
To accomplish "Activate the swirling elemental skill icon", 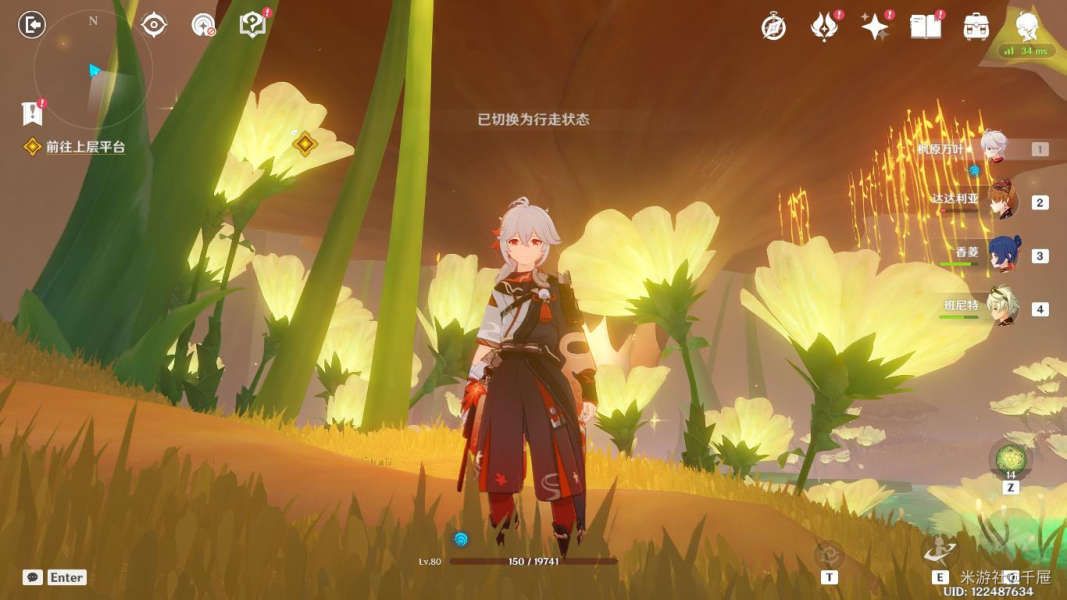I will (x=940, y=552).
